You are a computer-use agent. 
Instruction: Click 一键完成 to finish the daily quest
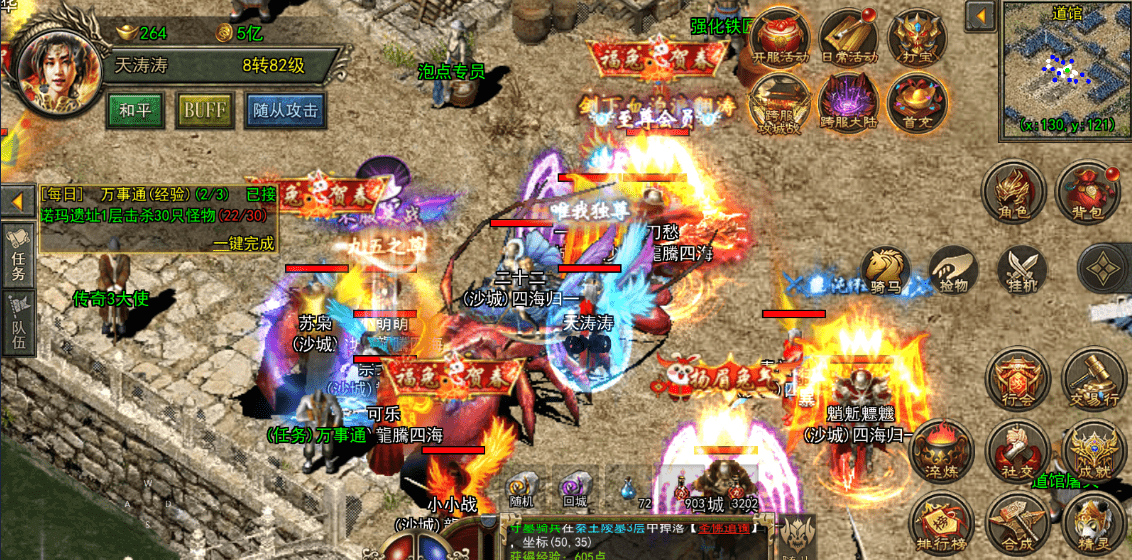tap(243, 243)
